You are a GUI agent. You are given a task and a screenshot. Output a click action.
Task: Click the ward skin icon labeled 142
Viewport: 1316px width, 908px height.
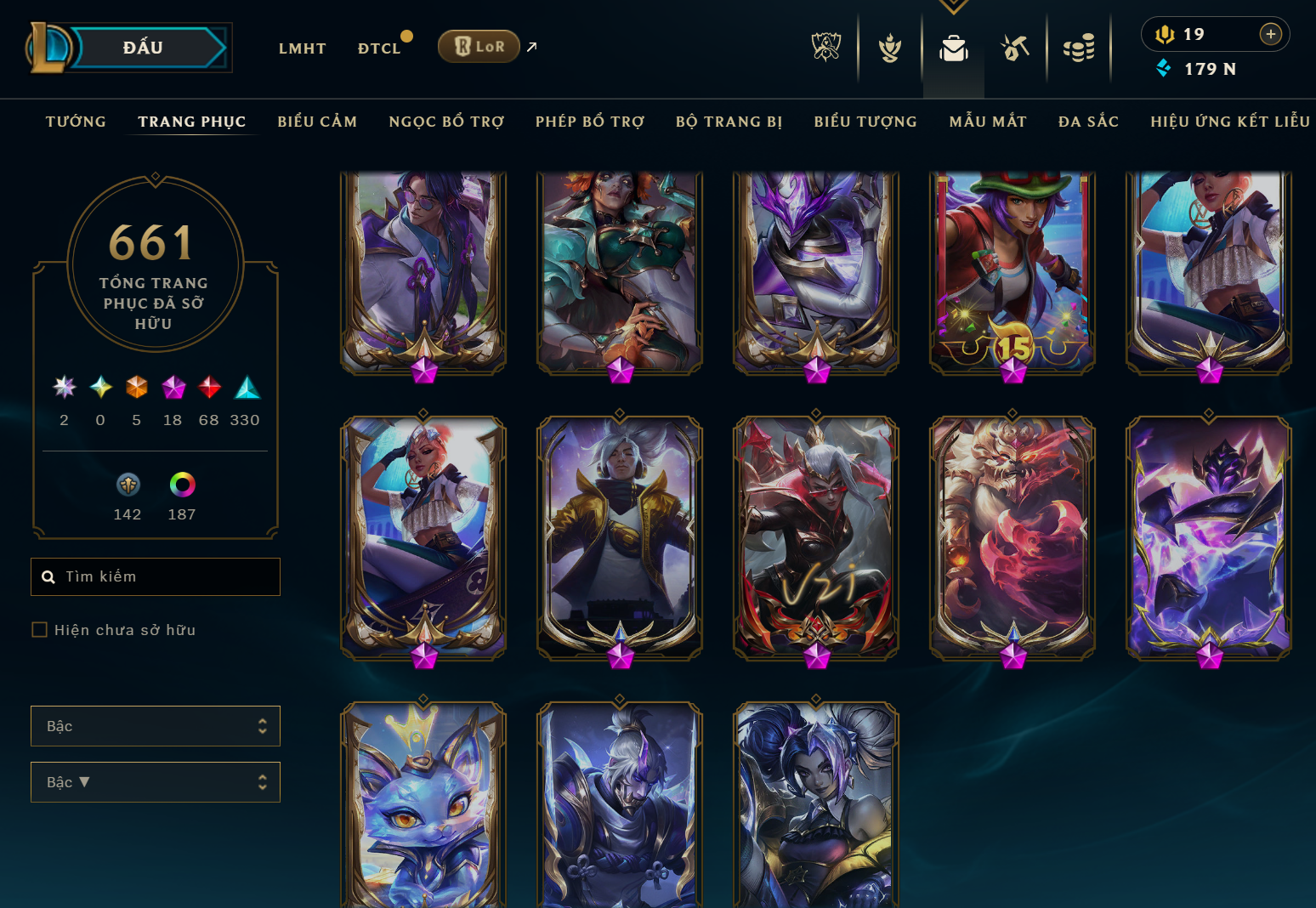(x=128, y=486)
